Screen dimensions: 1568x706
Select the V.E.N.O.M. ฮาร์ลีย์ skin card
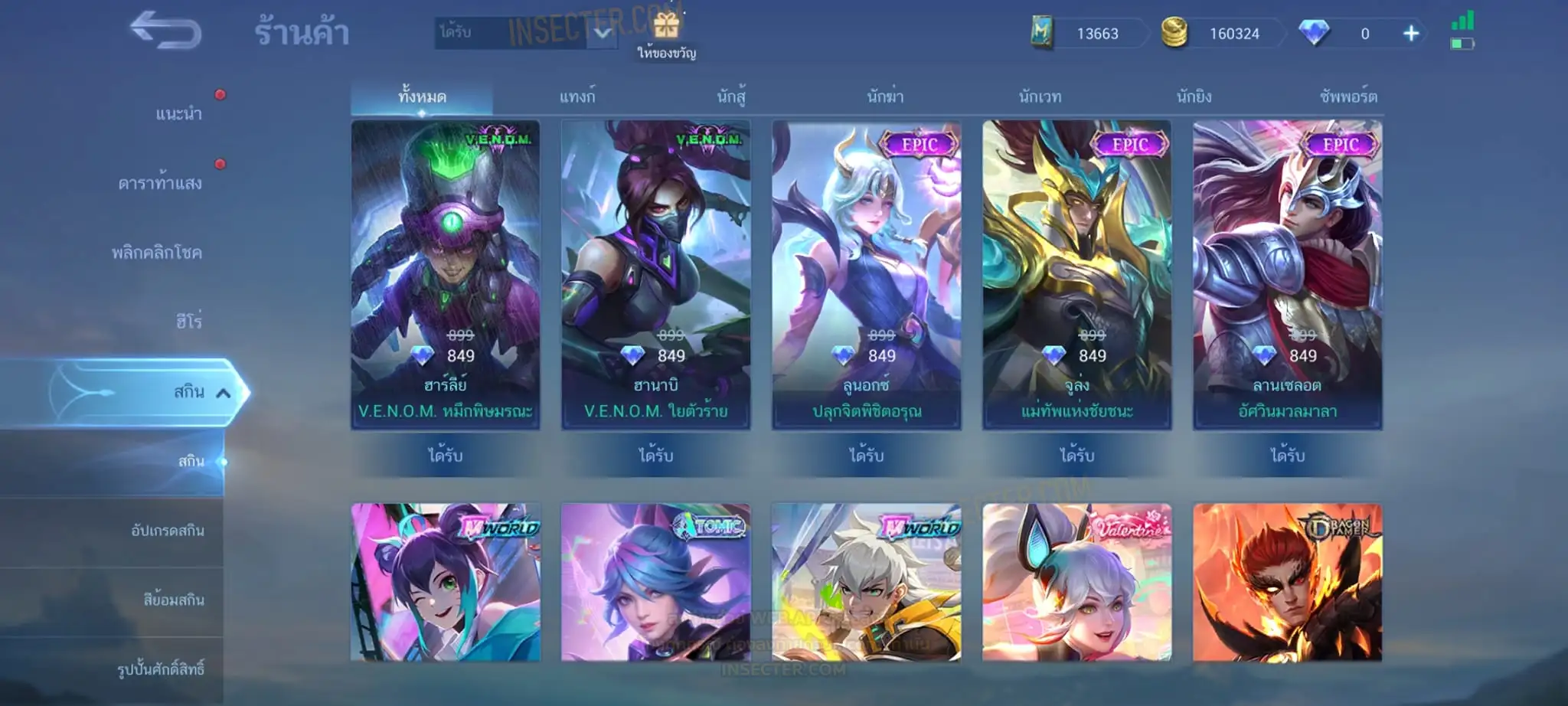(445, 274)
